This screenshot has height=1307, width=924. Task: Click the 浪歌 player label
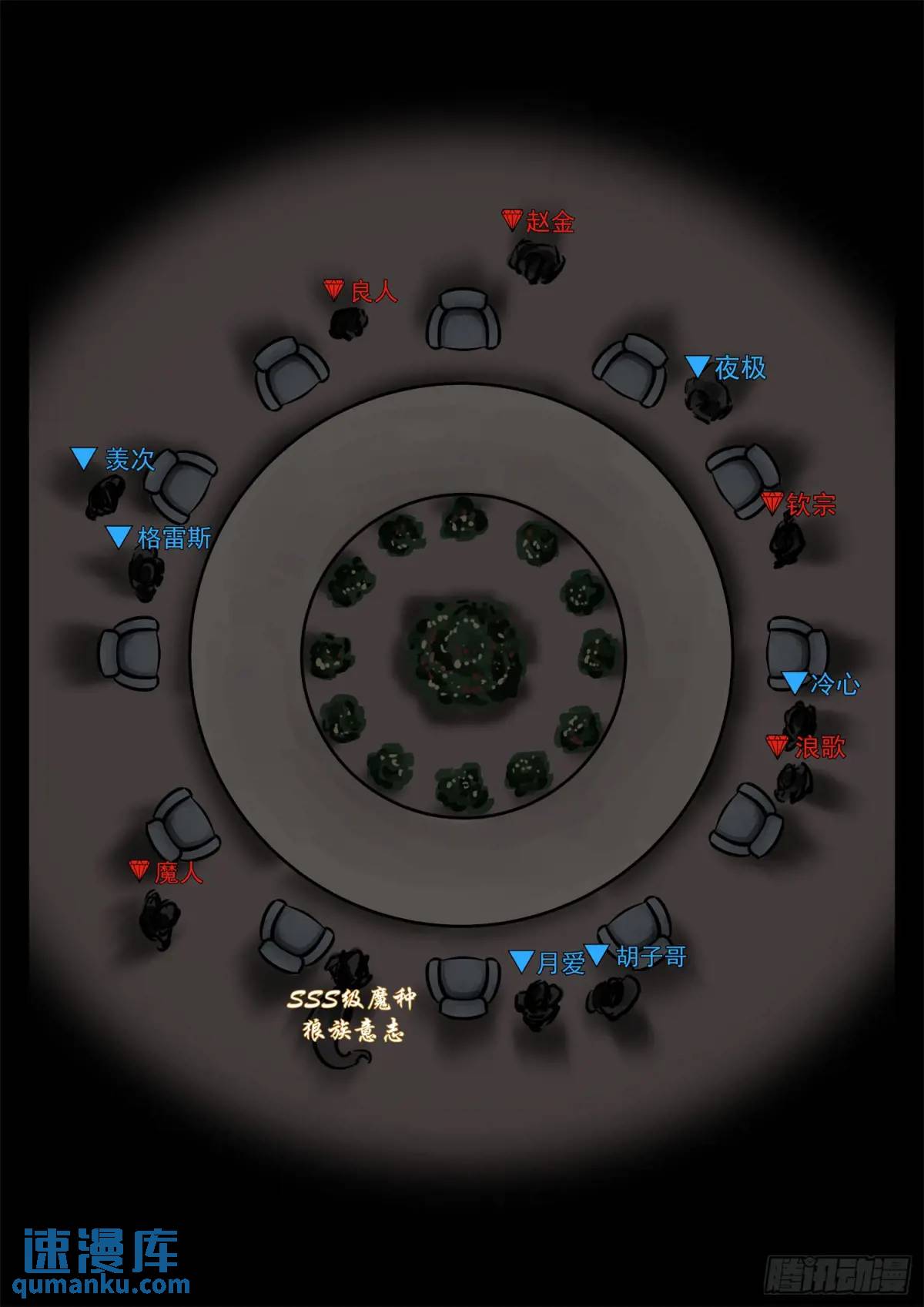819,746
